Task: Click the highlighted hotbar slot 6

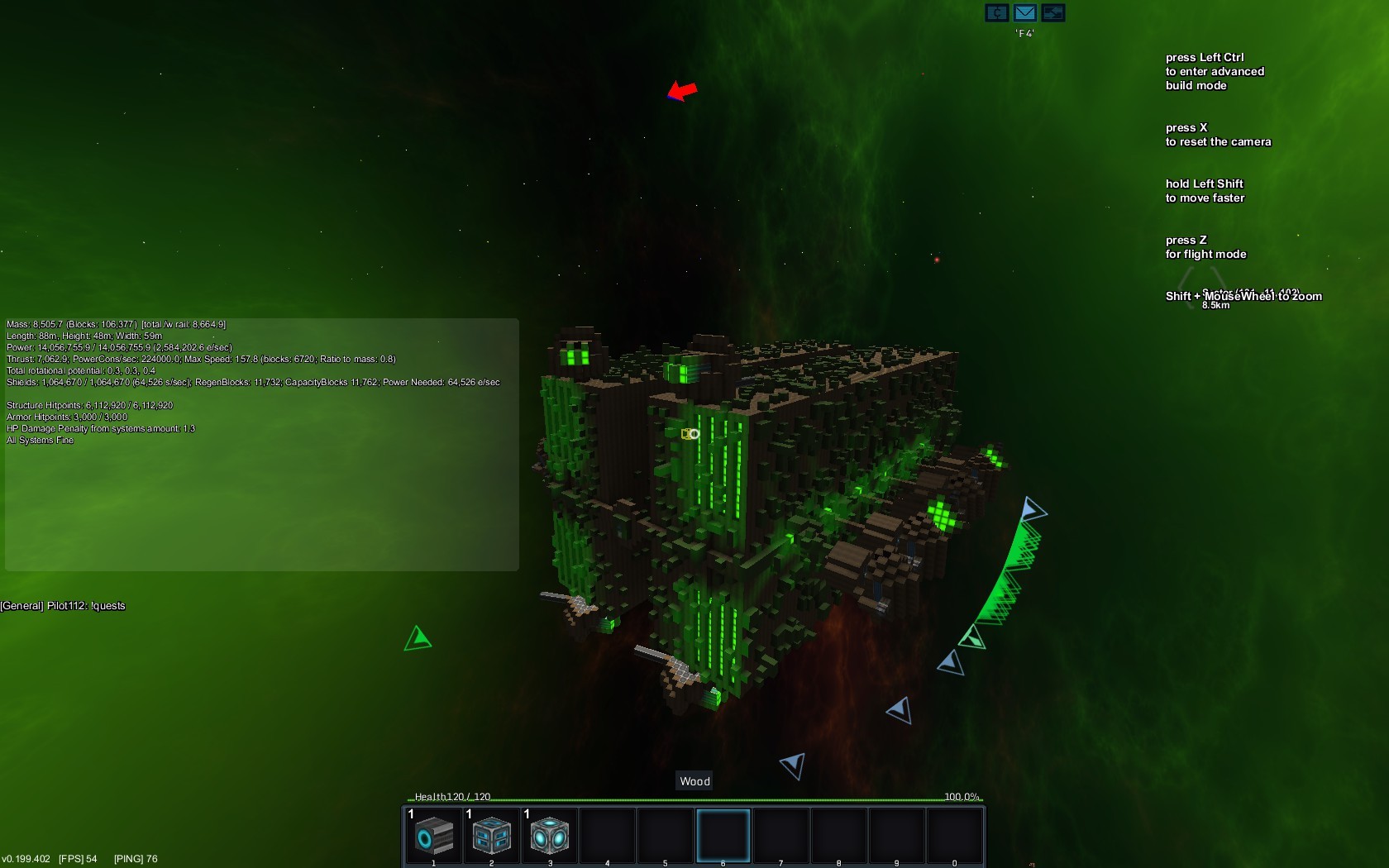Action: (x=723, y=837)
